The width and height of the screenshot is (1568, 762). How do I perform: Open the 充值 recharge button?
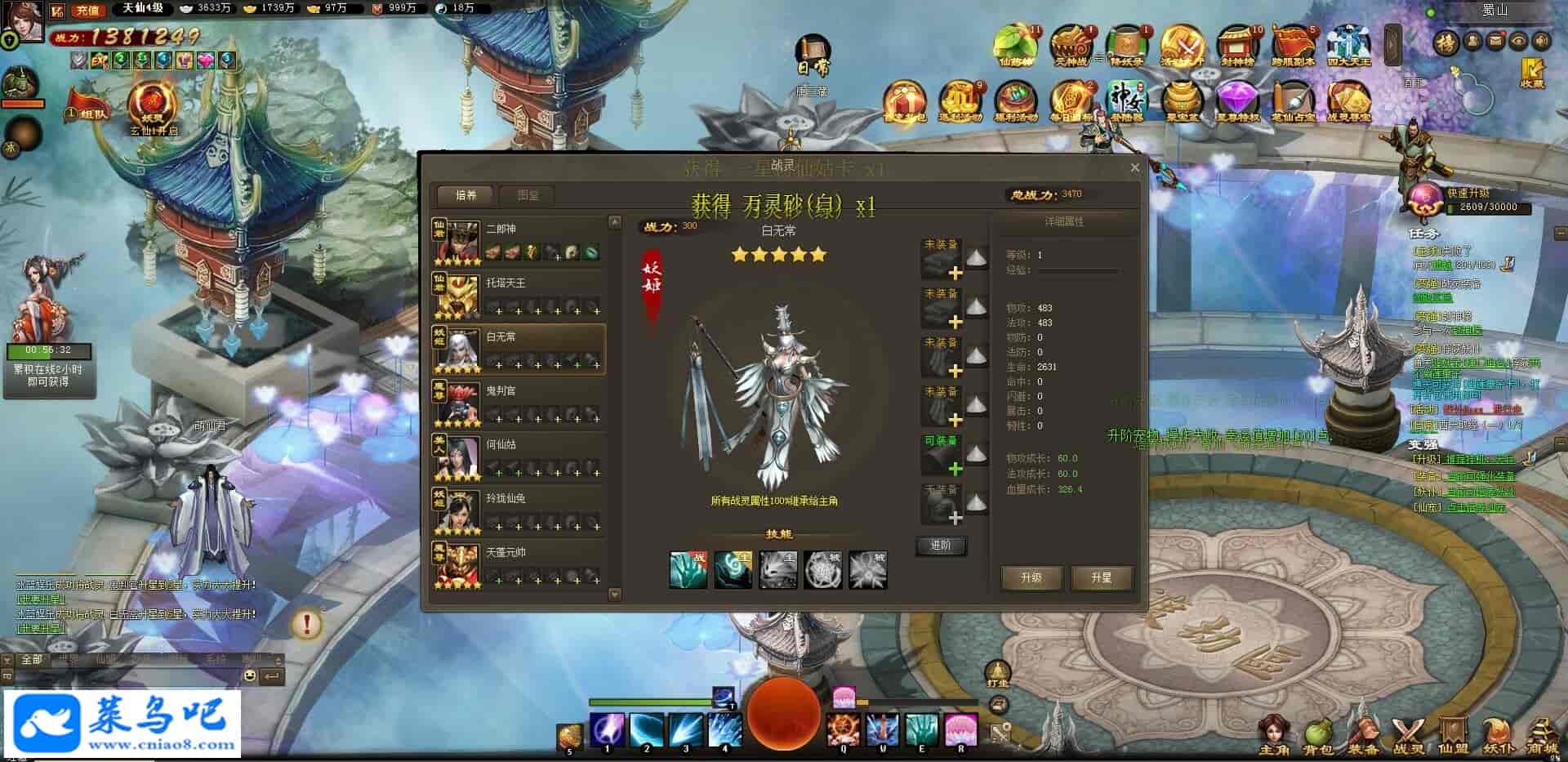pyautogui.click(x=87, y=11)
